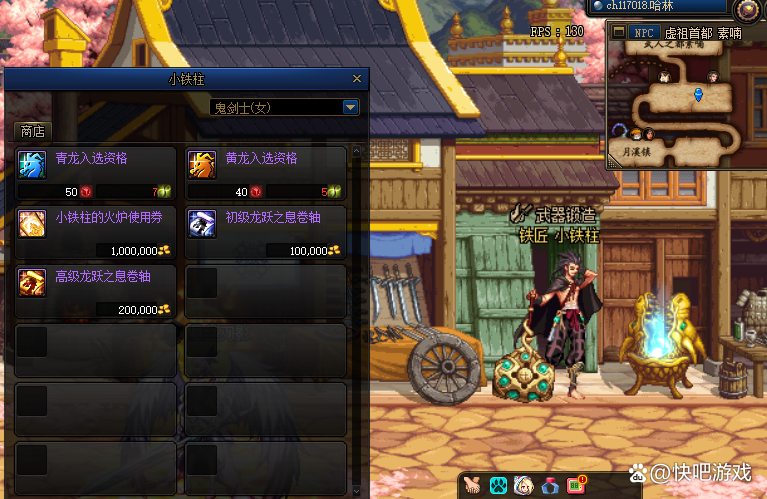Select the 商店 tab

point(32,131)
